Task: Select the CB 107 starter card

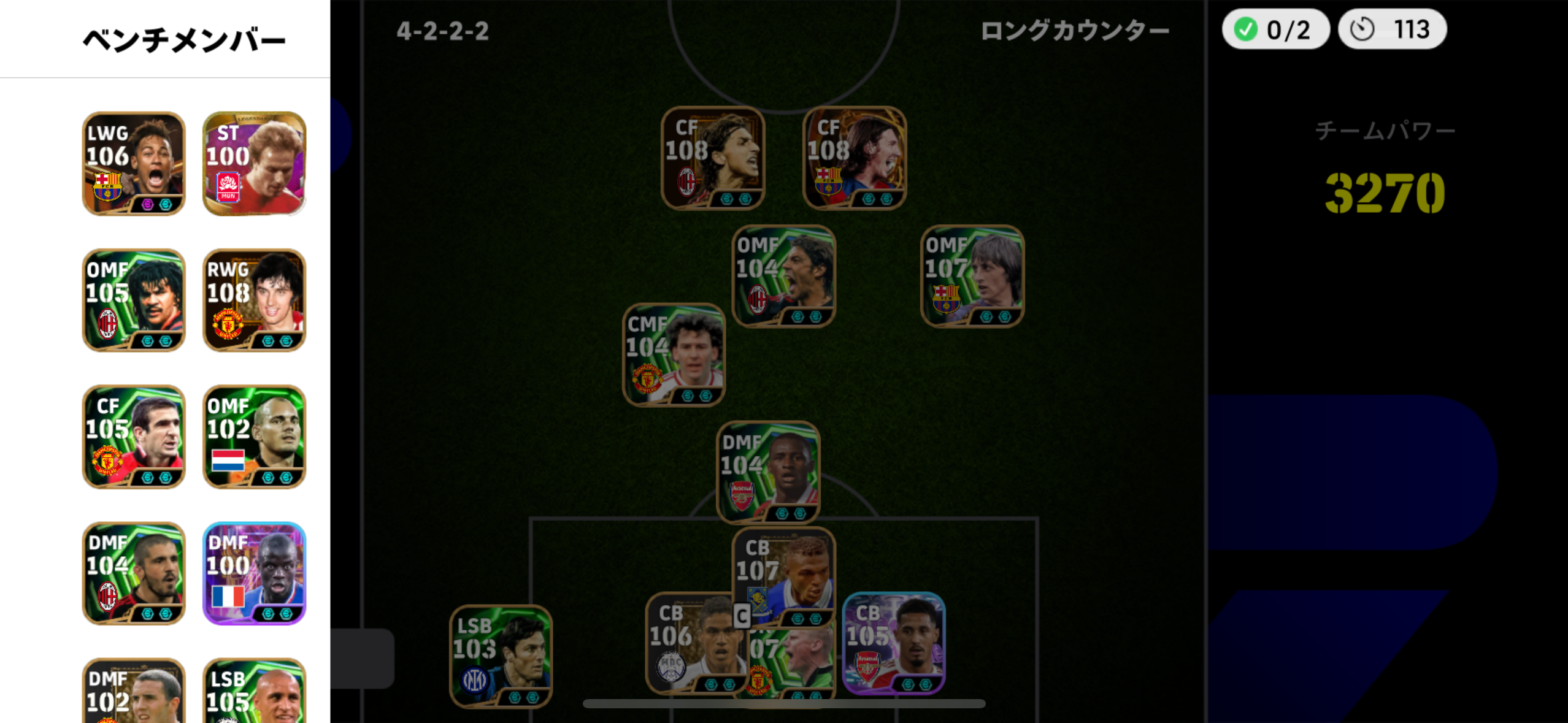Action: tap(783, 576)
